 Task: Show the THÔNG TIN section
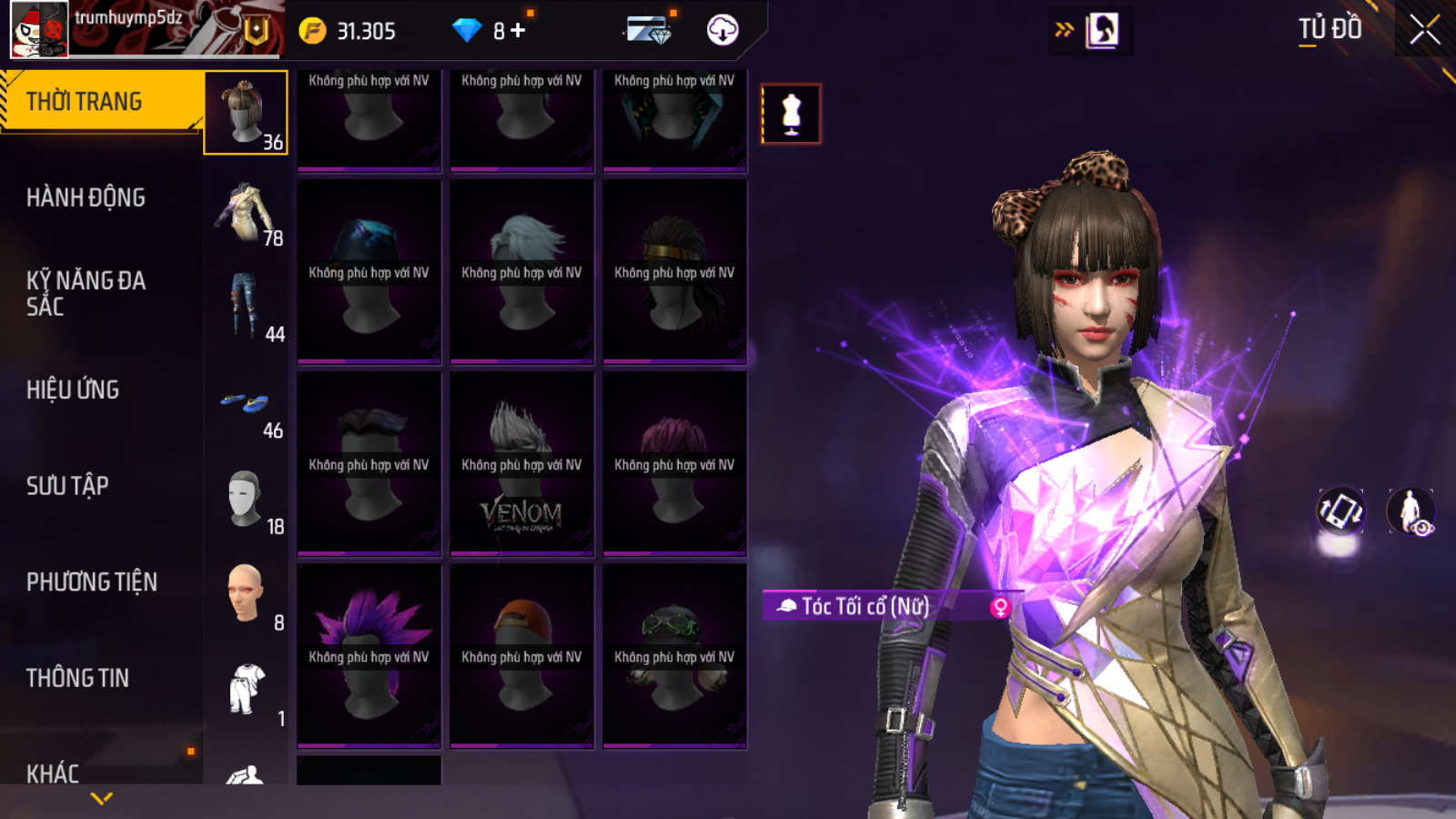pyautogui.click(x=77, y=678)
